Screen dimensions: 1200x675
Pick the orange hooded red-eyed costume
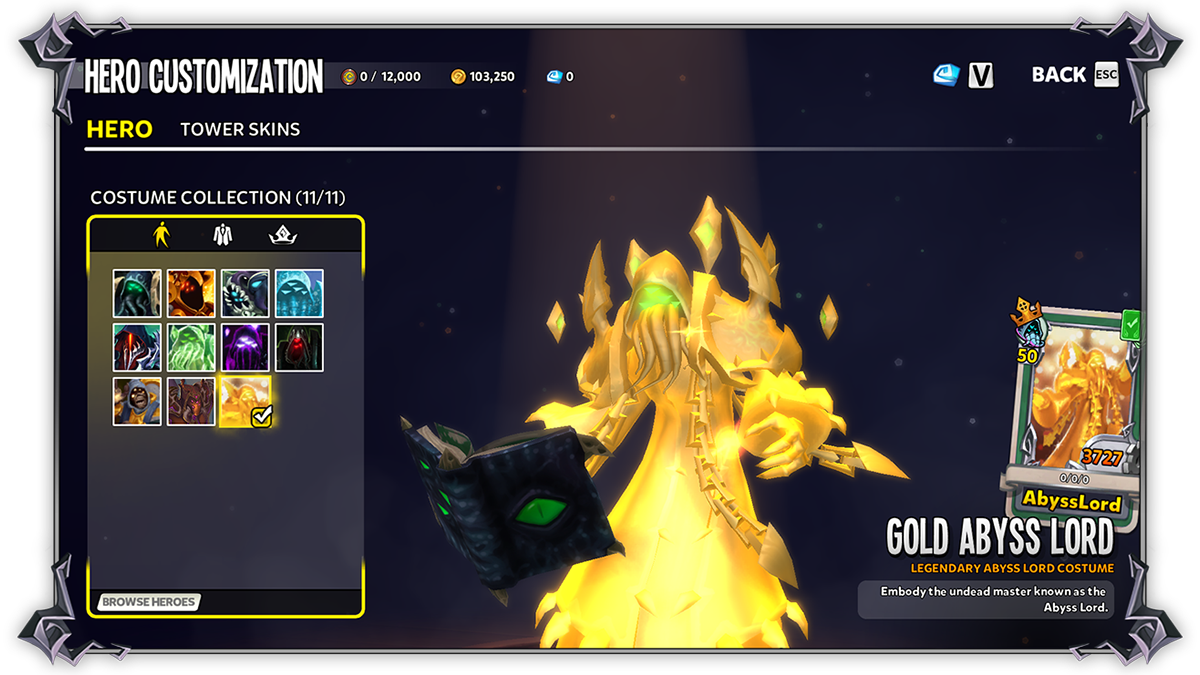(191, 293)
